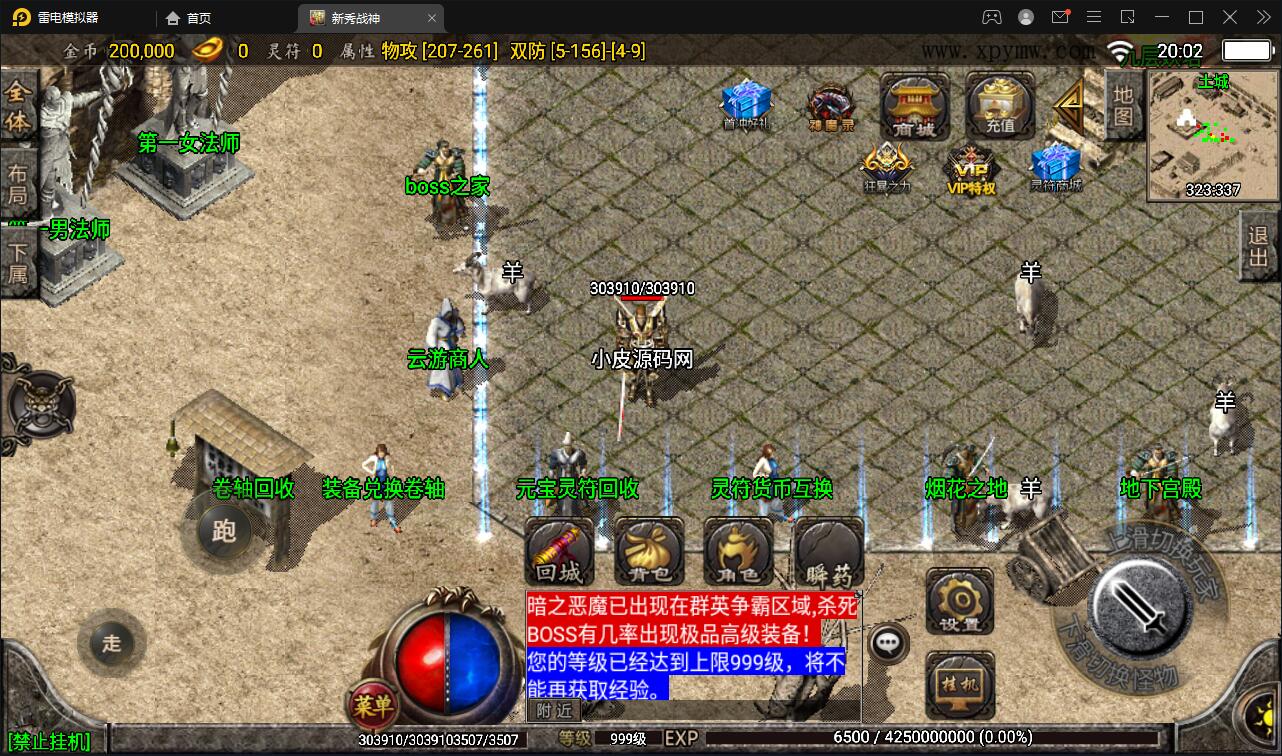
Task: Open the 商城 shop
Action: point(914,105)
